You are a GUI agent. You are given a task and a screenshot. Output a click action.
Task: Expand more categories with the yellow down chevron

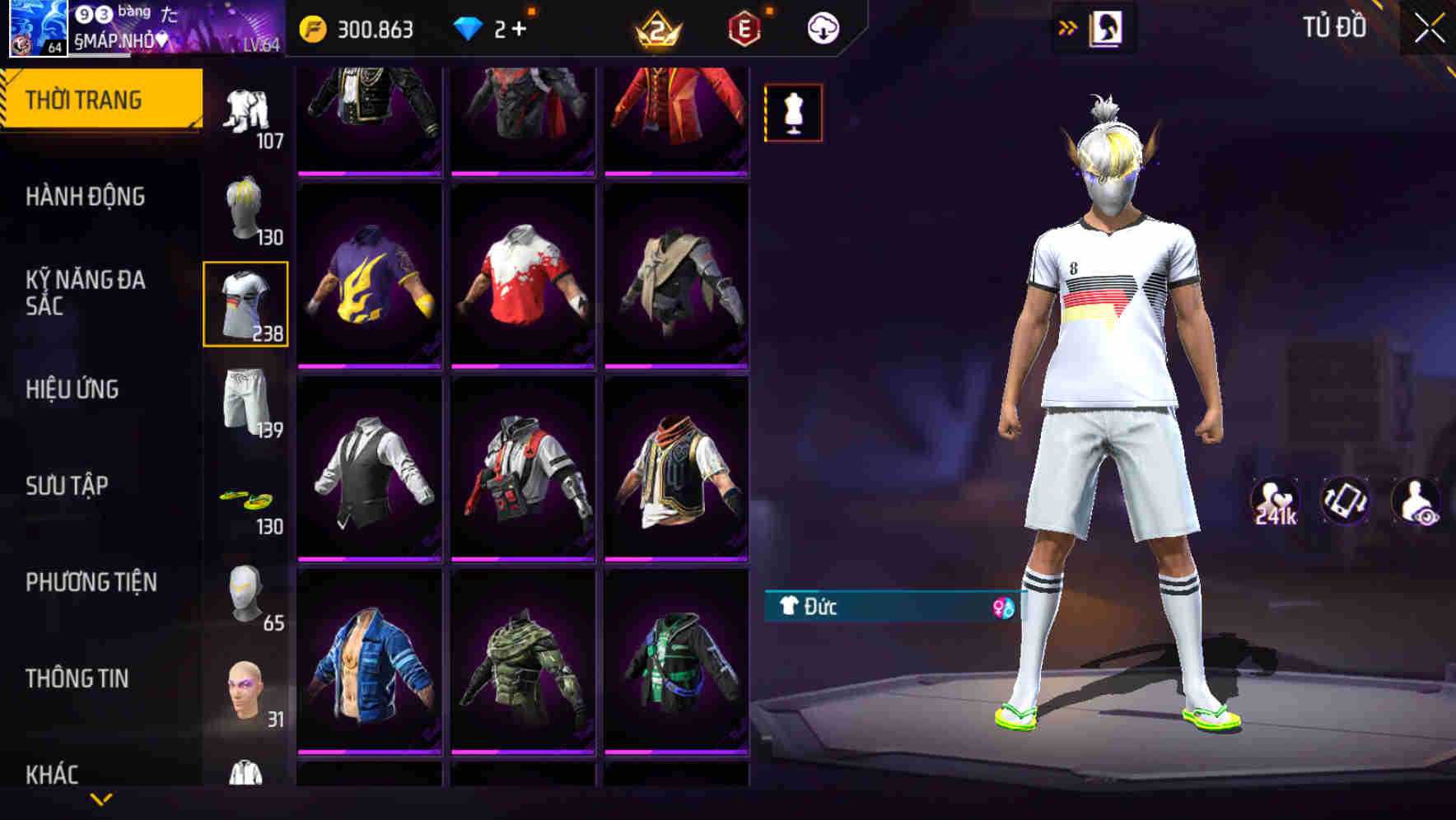(101, 799)
